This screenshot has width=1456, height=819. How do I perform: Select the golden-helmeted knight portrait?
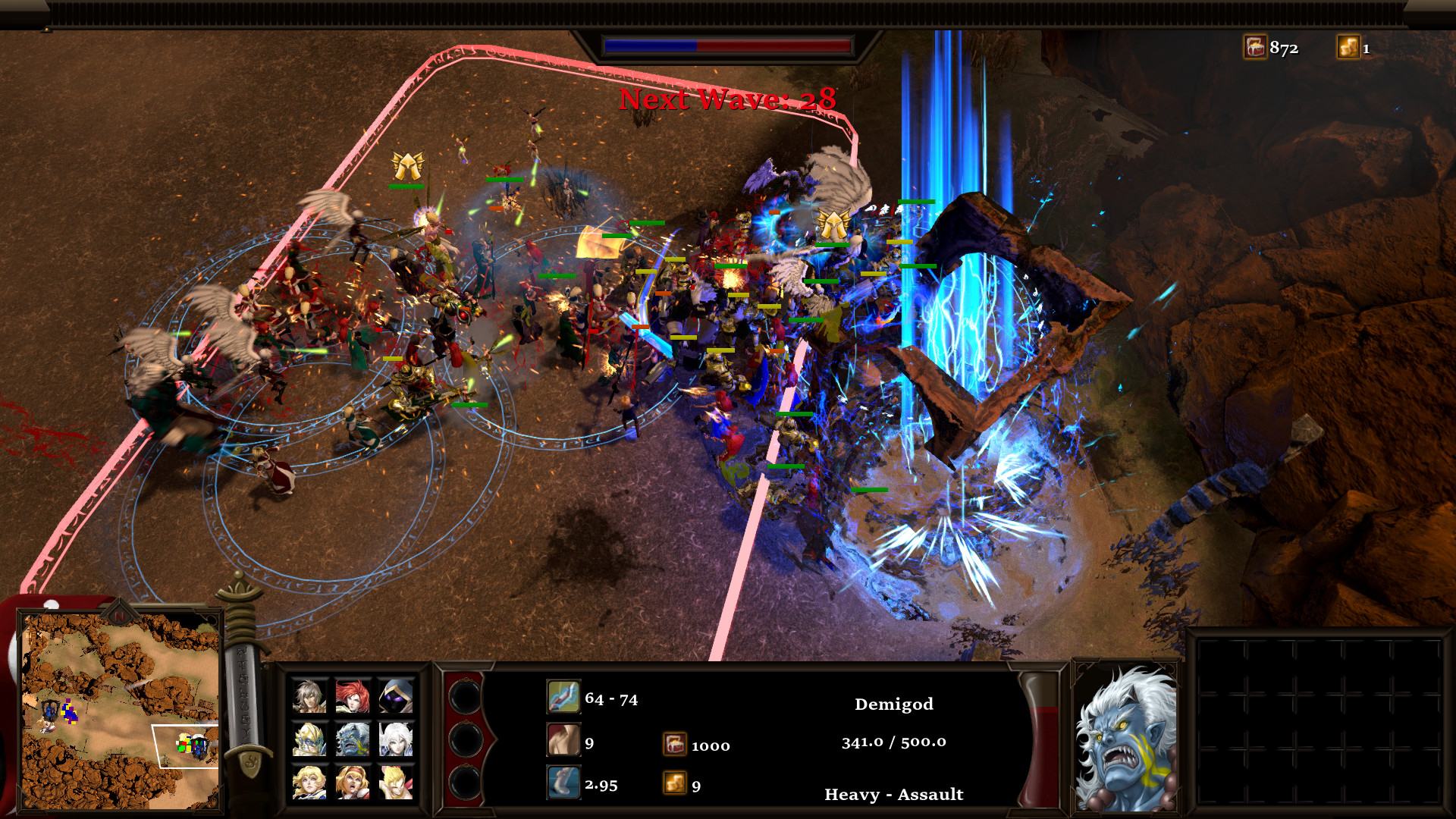(309, 739)
